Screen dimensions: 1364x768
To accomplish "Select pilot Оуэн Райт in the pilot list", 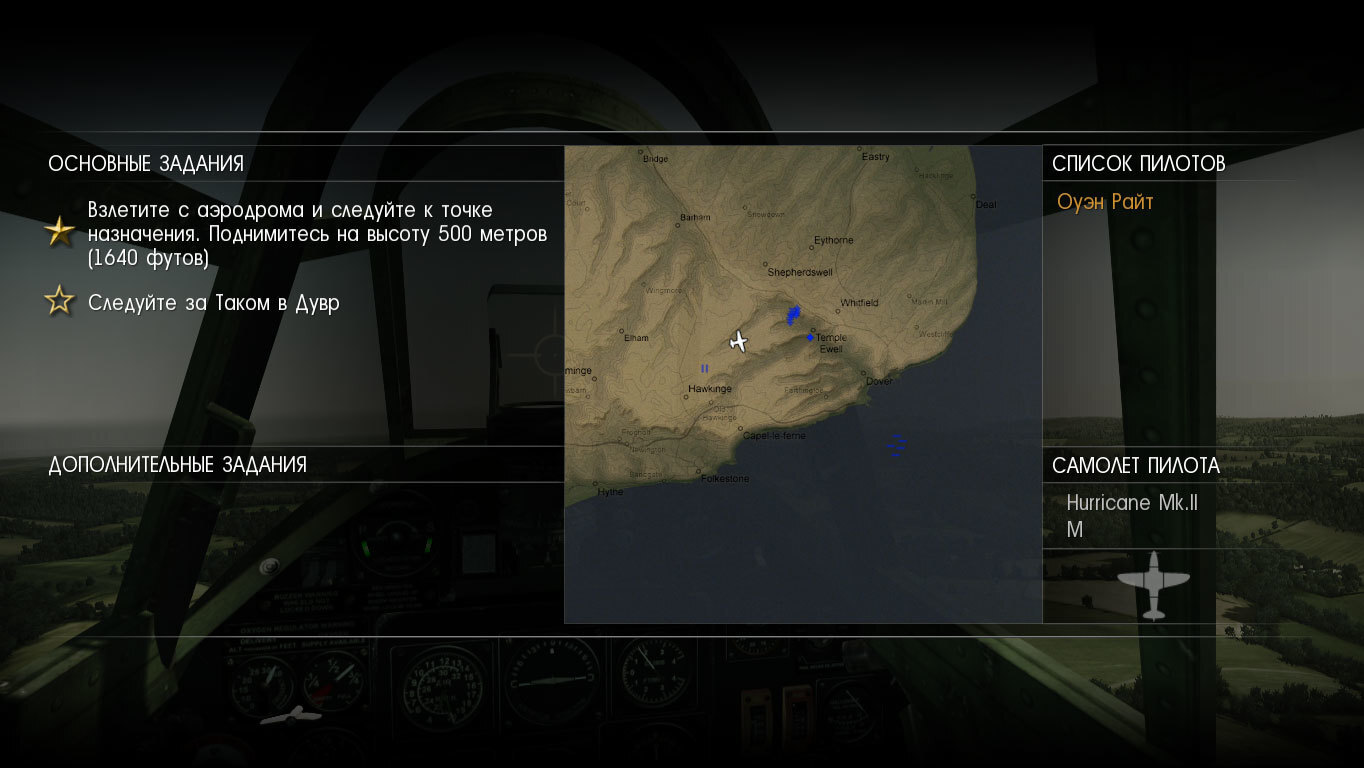I will pyautogui.click(x=1105, y=202).
